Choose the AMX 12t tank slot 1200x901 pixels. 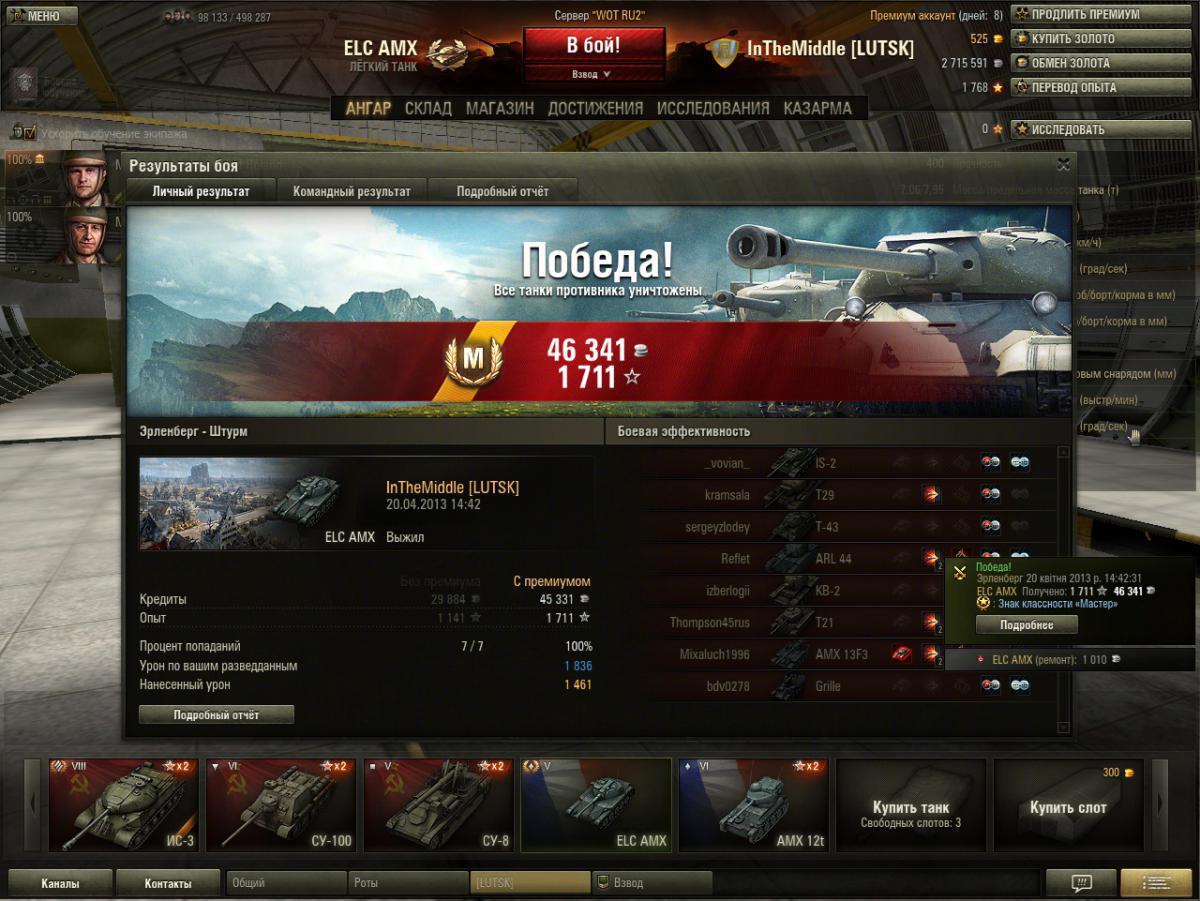754,805
